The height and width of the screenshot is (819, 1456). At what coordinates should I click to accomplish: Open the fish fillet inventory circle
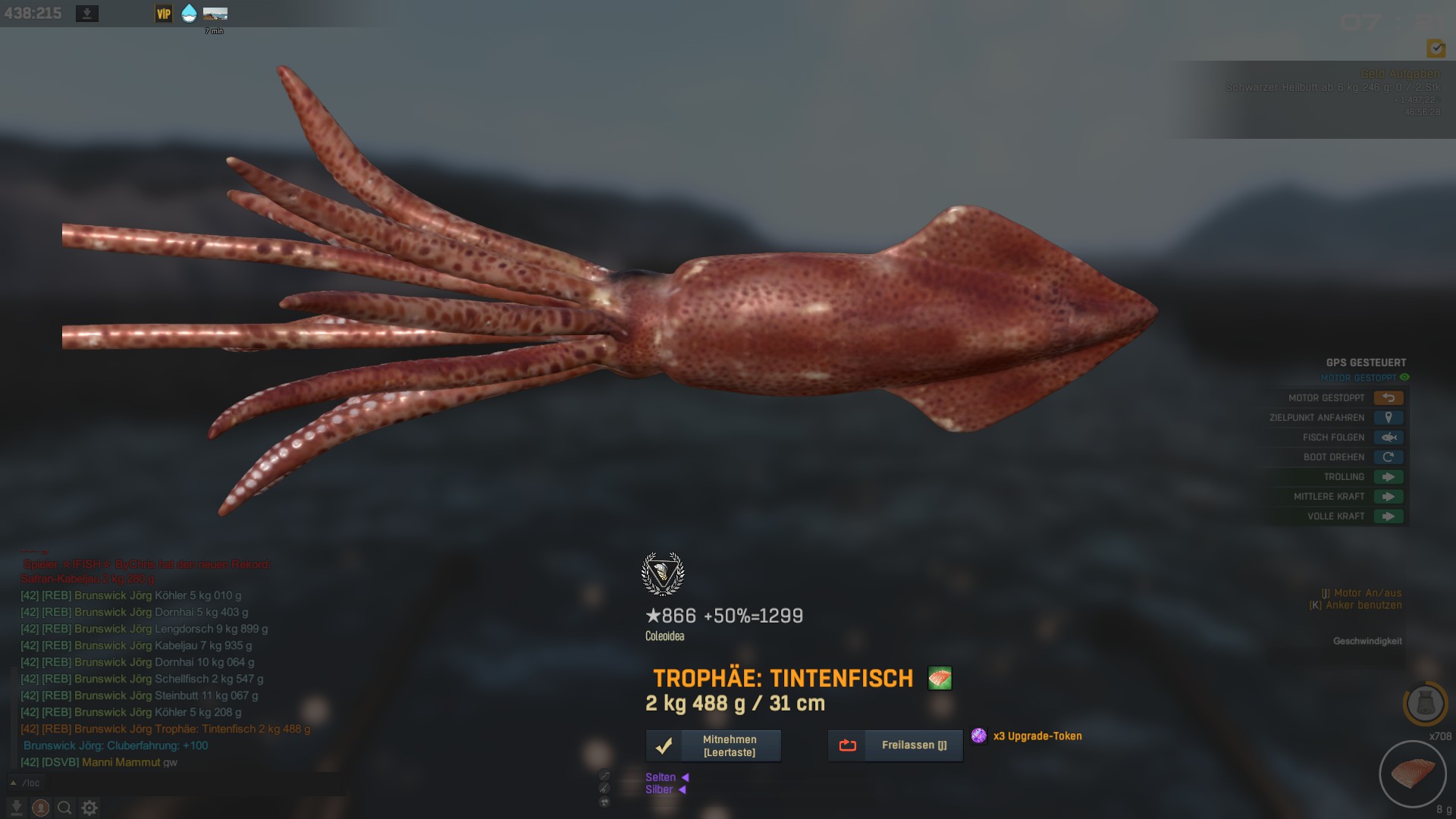pyautogui.click(x=1412, y=773)
